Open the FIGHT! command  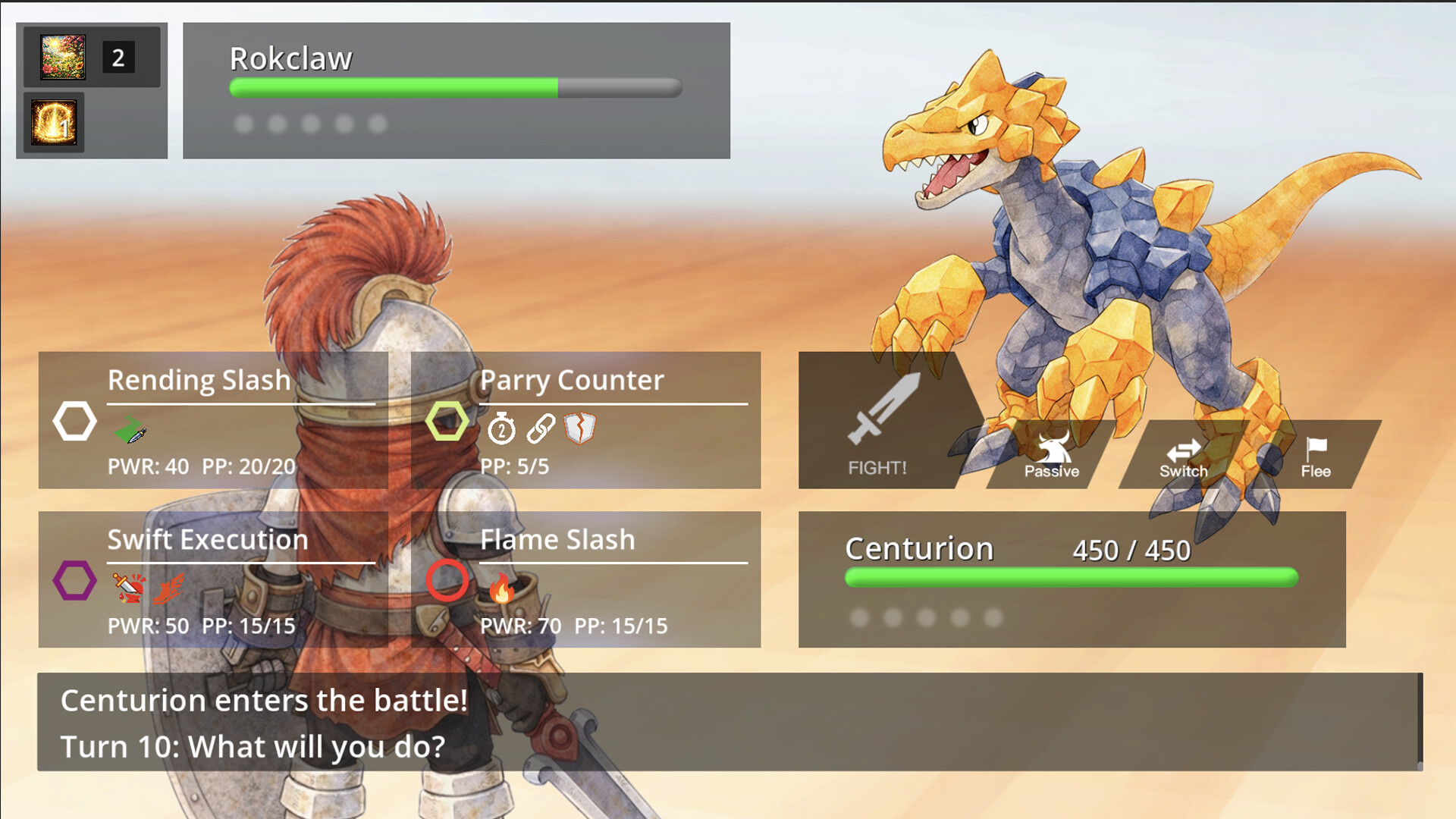click(880, 425)
